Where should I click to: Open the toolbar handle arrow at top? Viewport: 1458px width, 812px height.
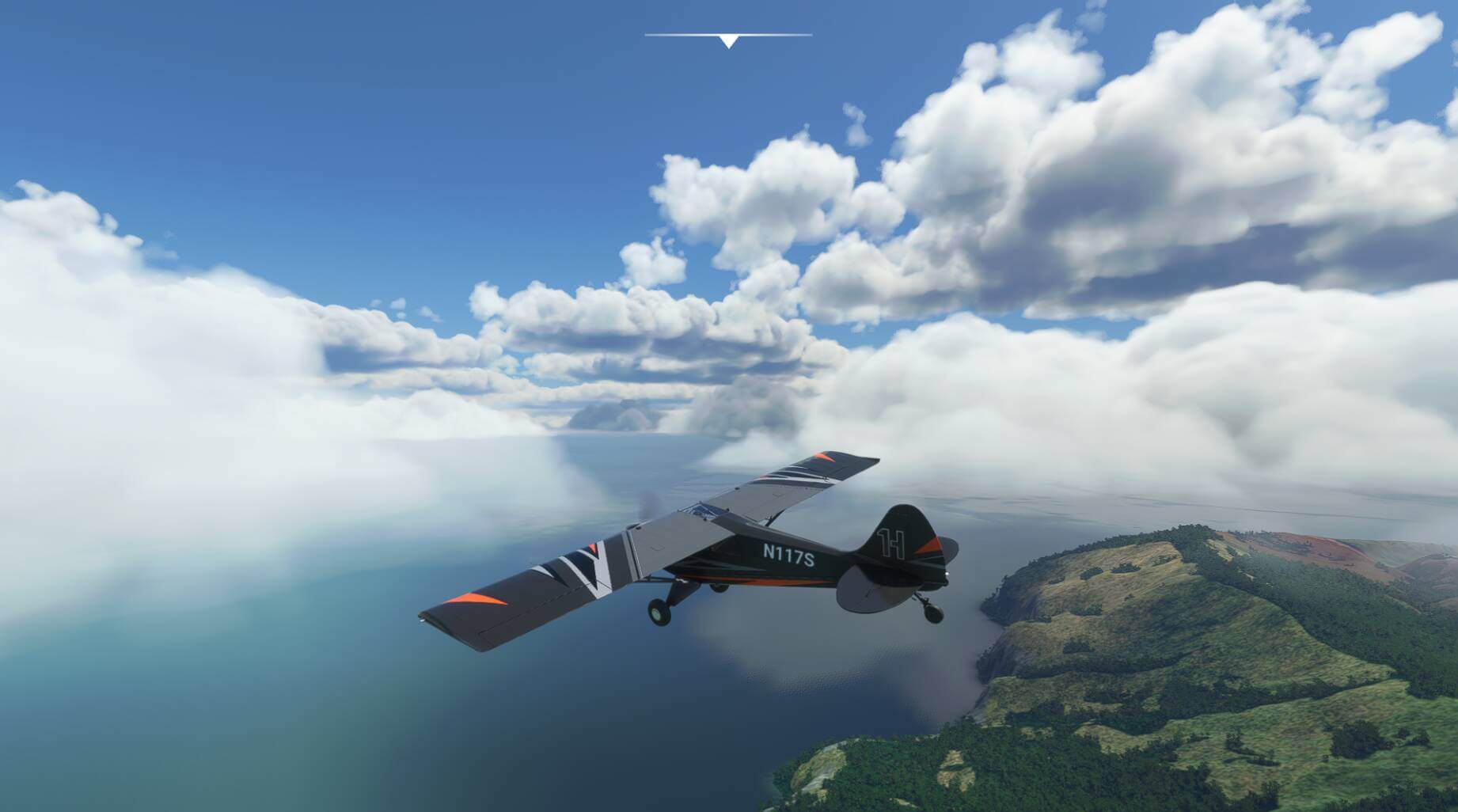[x=728, y=41]
